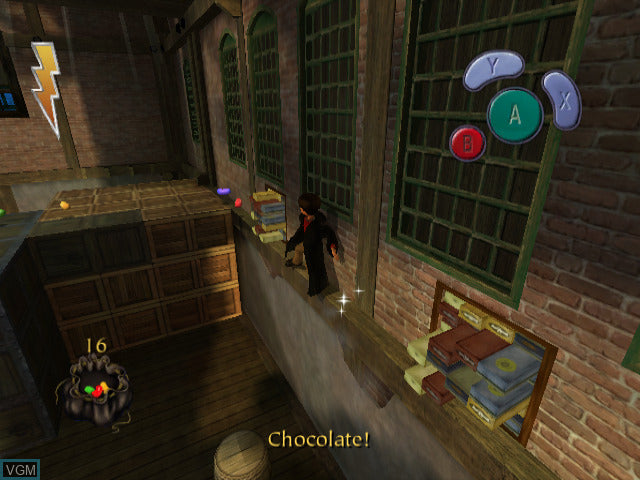Click the lightning bolt icon

click(x=45, y=86)
